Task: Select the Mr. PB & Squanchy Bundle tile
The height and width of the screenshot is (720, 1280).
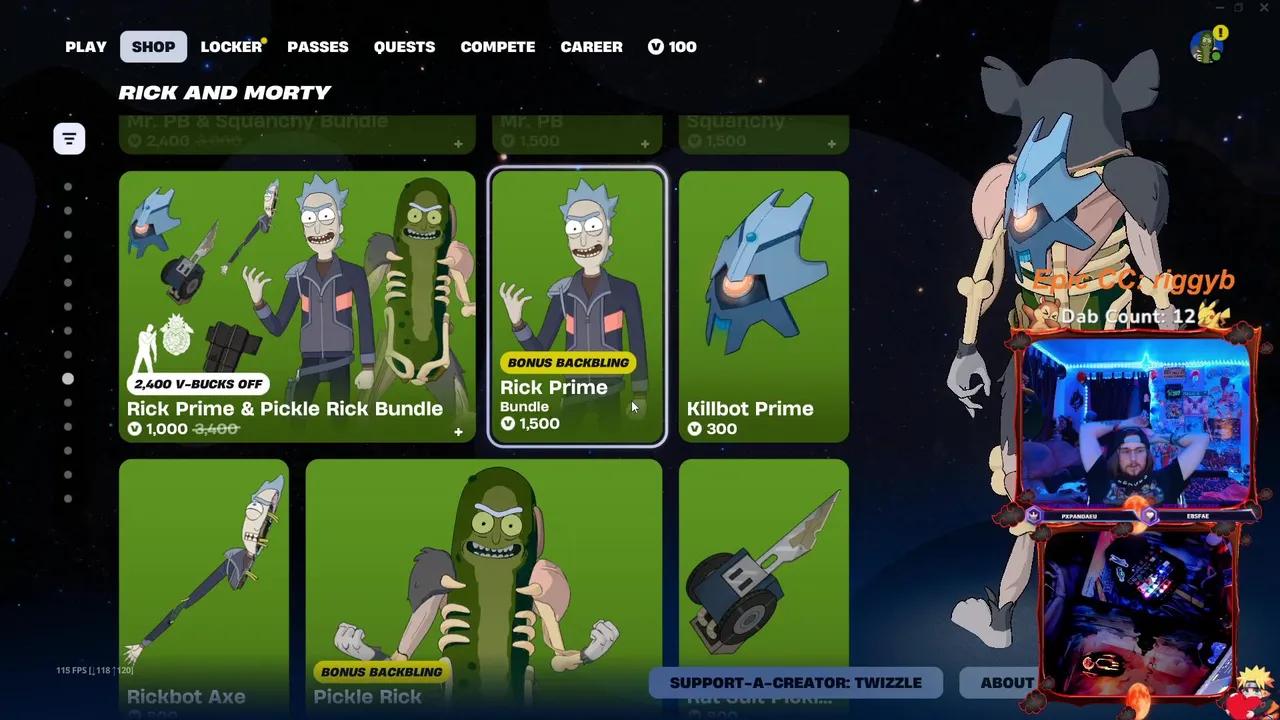Action: (297, 134)
